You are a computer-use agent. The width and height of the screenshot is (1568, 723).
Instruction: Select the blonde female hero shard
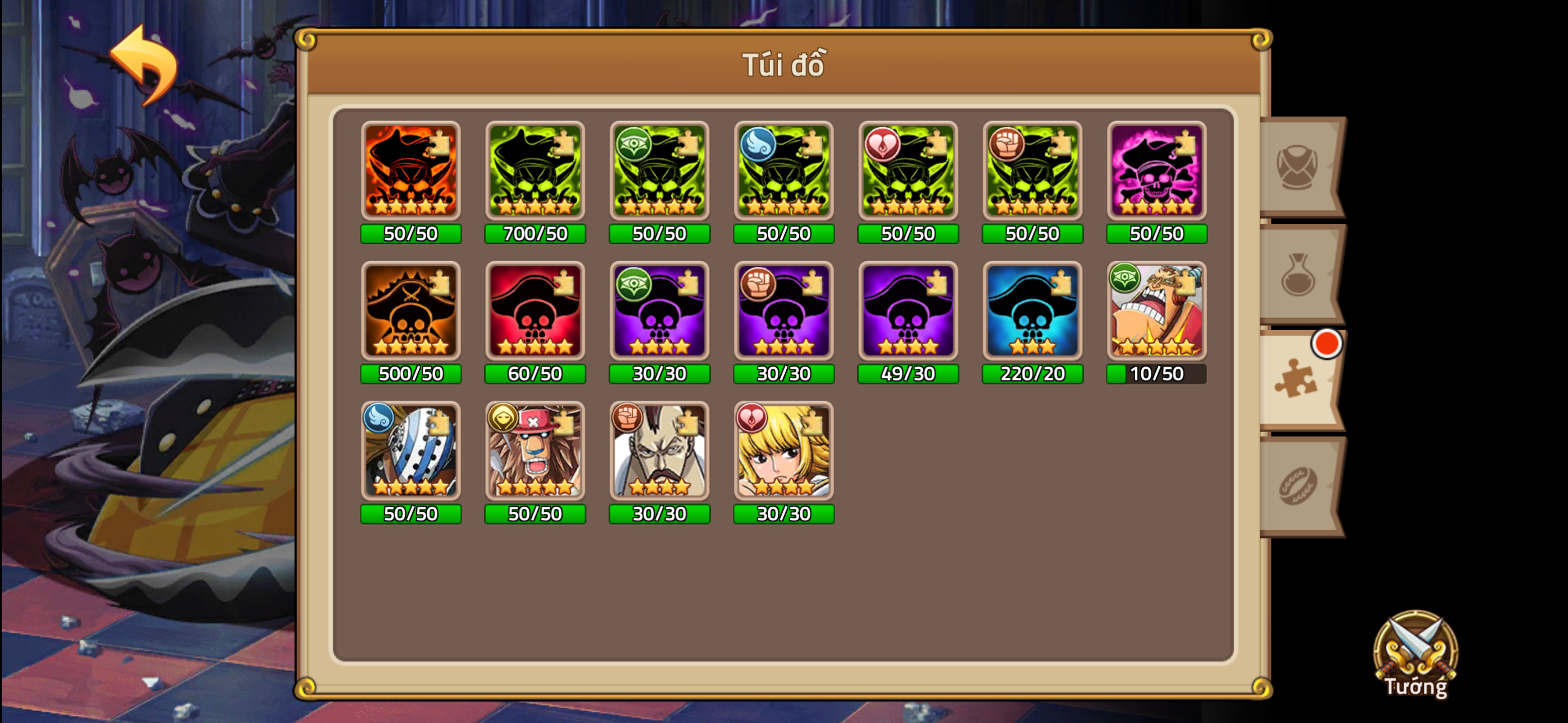coord(783,453)
